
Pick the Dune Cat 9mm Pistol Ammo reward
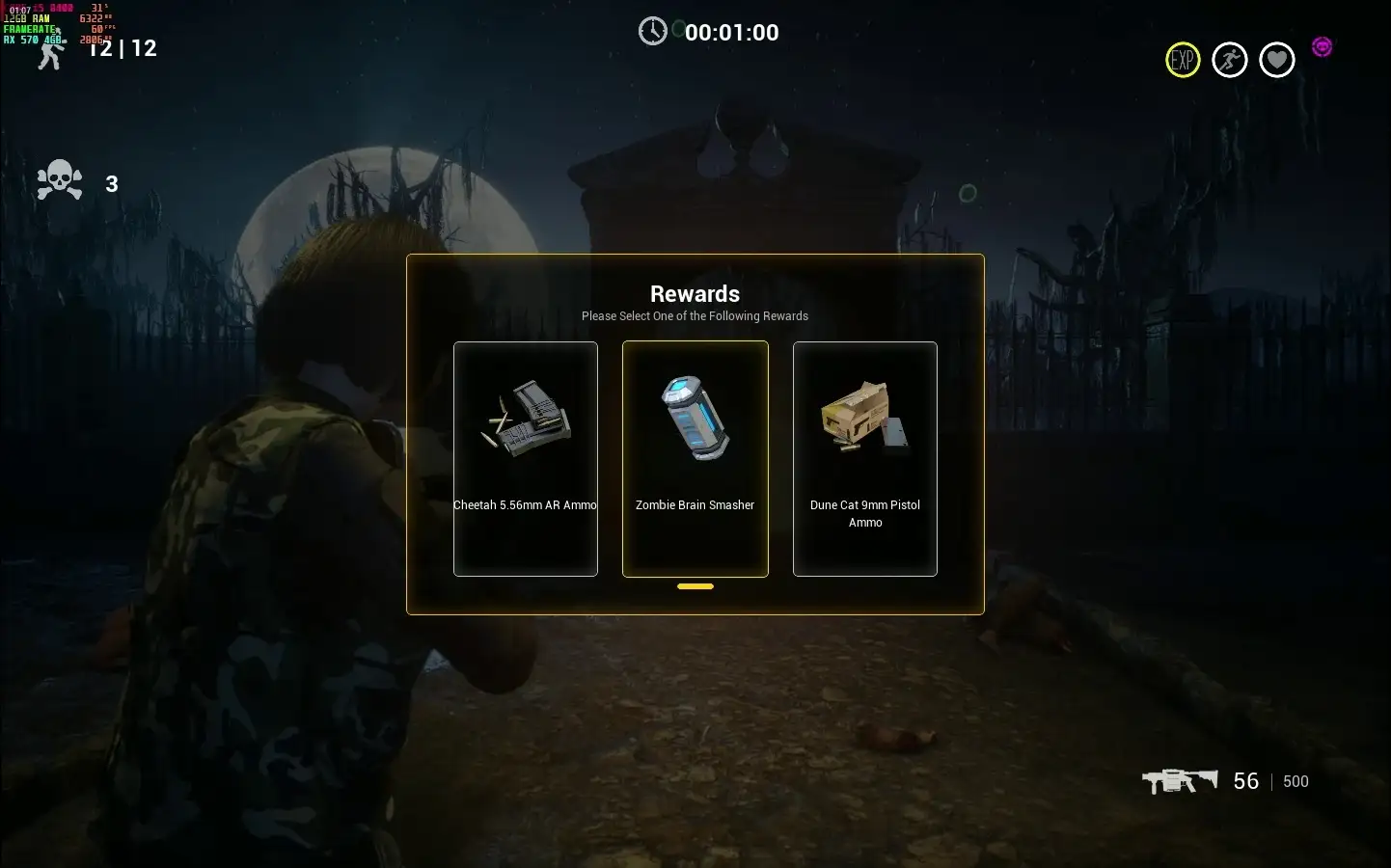click(x=864, y=458)
